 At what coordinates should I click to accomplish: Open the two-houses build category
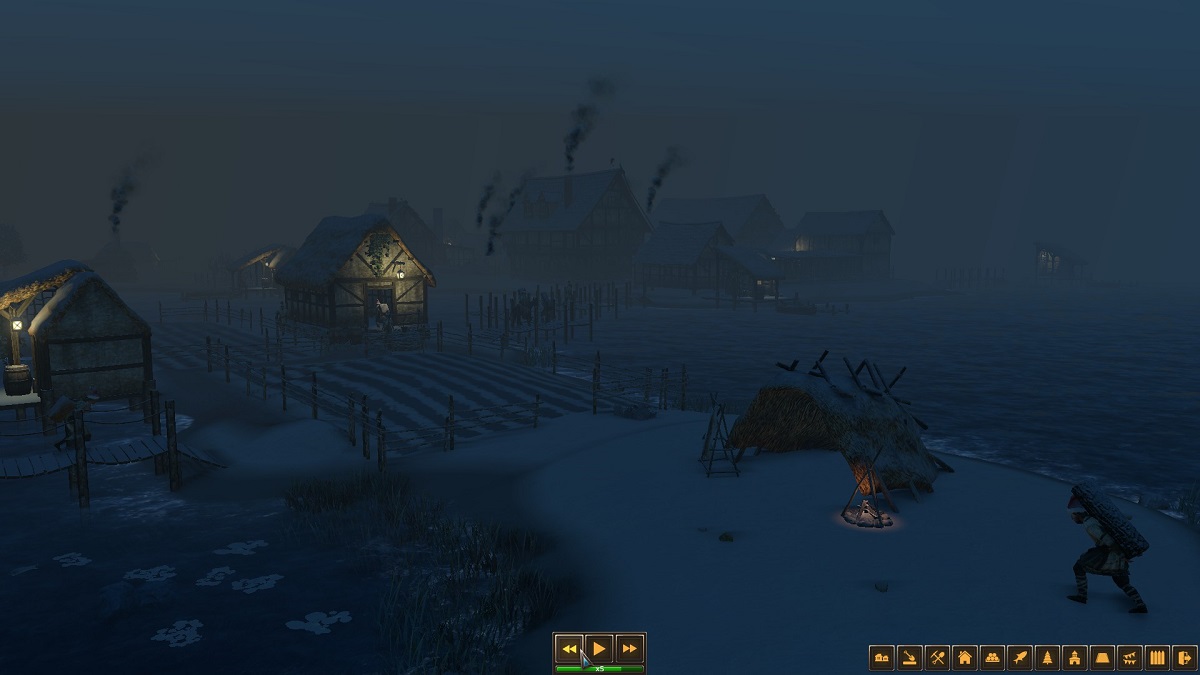point(882,657)
